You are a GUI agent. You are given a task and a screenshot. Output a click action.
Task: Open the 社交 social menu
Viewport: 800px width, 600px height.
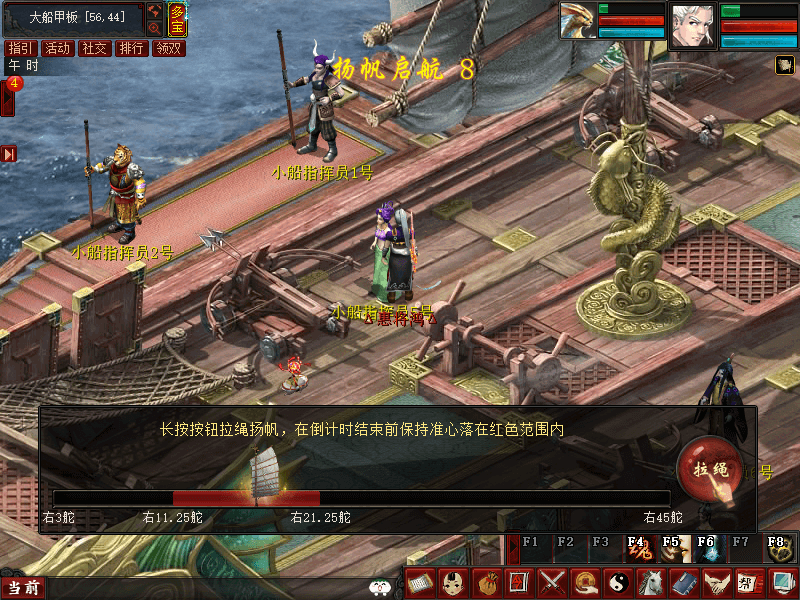(x=94, y=48)
